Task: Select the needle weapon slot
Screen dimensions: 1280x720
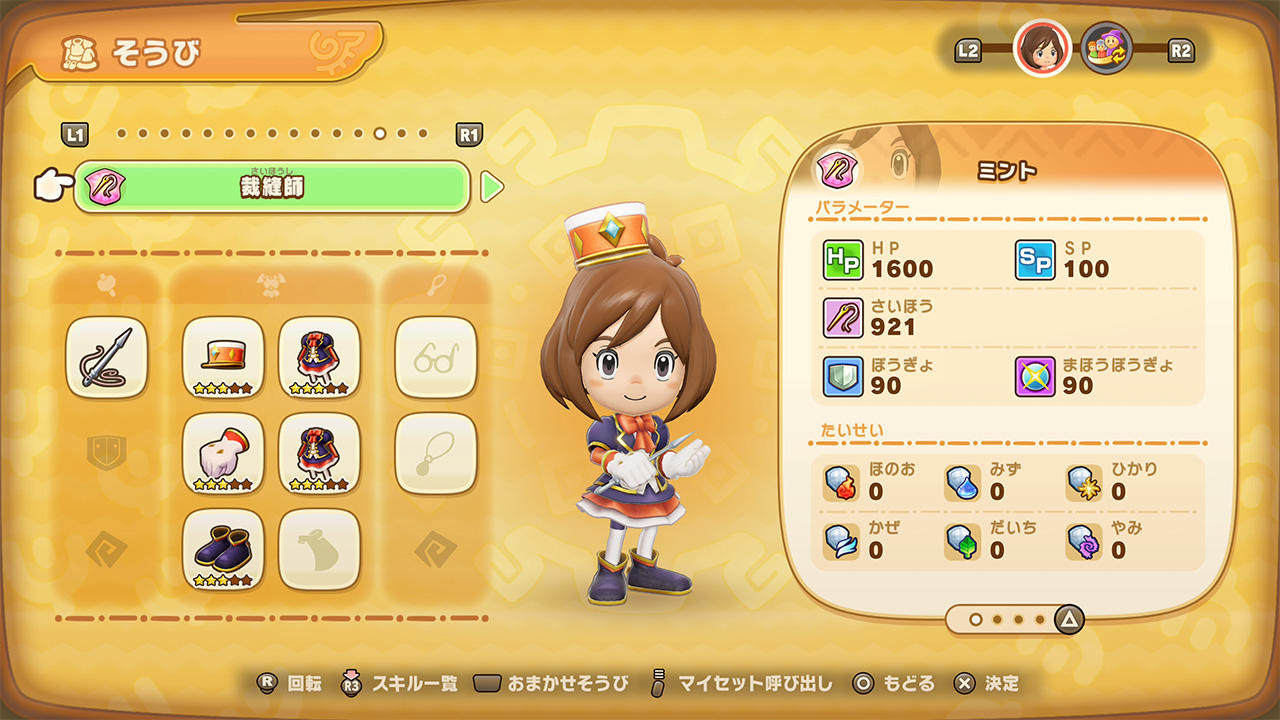Action: tap(107, 357)
